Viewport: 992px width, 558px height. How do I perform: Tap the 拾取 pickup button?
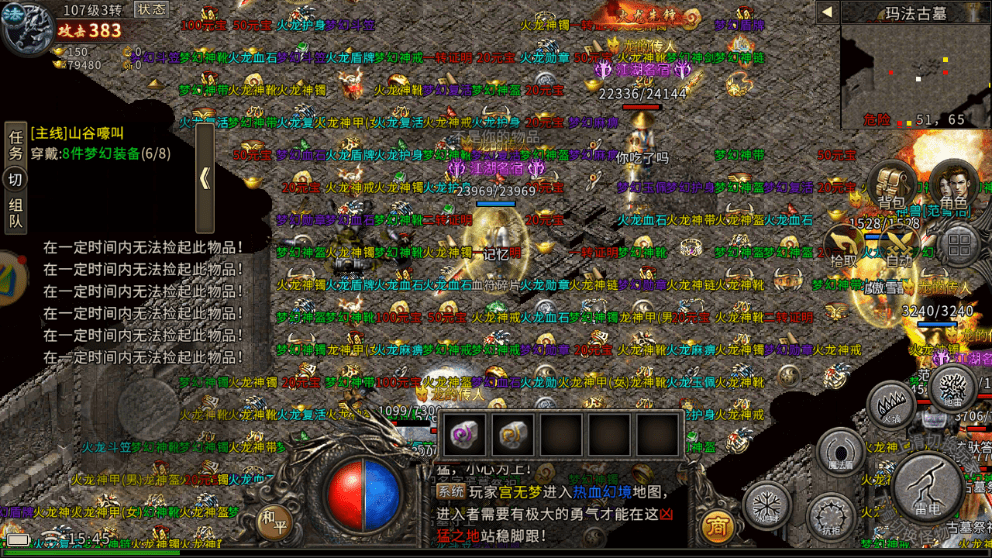tap(845, 246)
